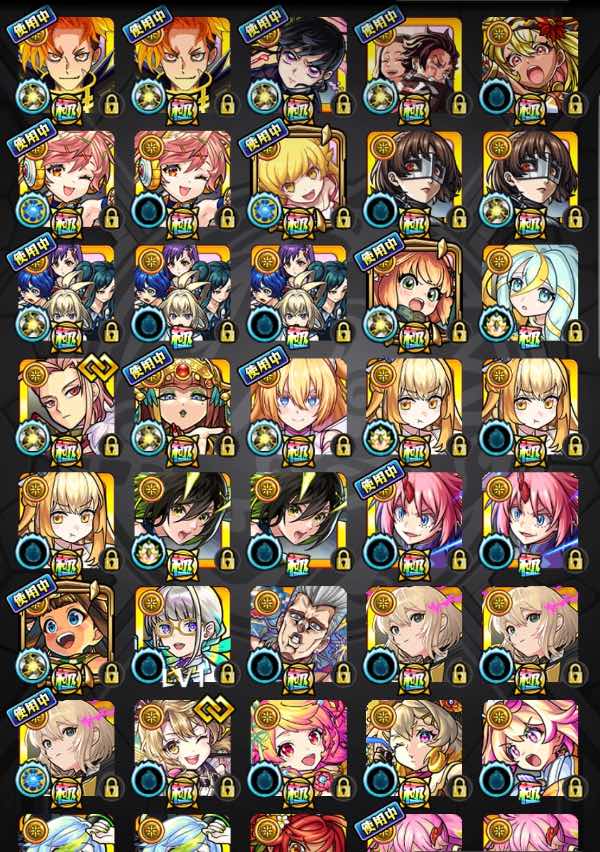This screenshot has width=600, height=852.
Task: Select the in-use beige-haired girl with pink bow
Action: 66,748
